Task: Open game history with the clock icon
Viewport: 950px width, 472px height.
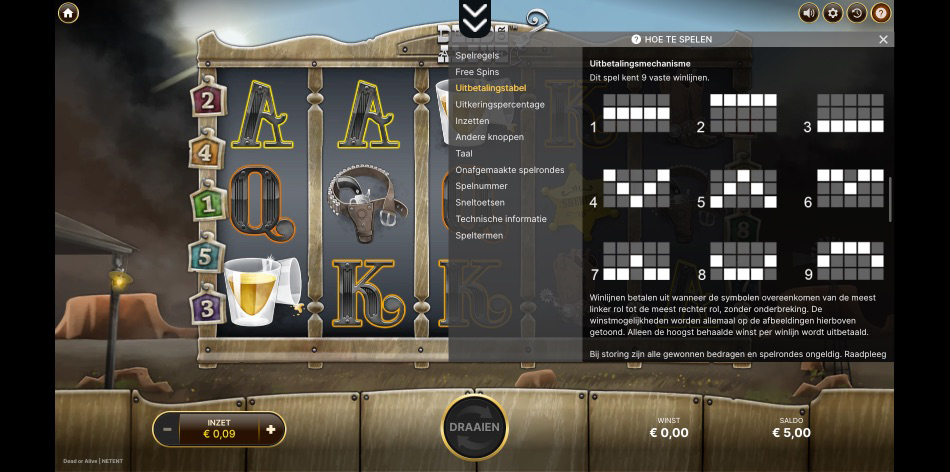Action: click(857, 13)
